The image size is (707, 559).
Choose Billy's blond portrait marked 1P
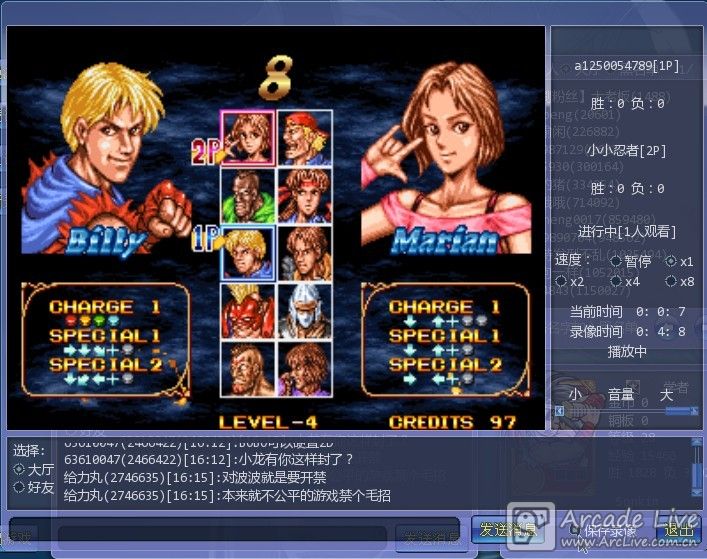coord(248,253)
